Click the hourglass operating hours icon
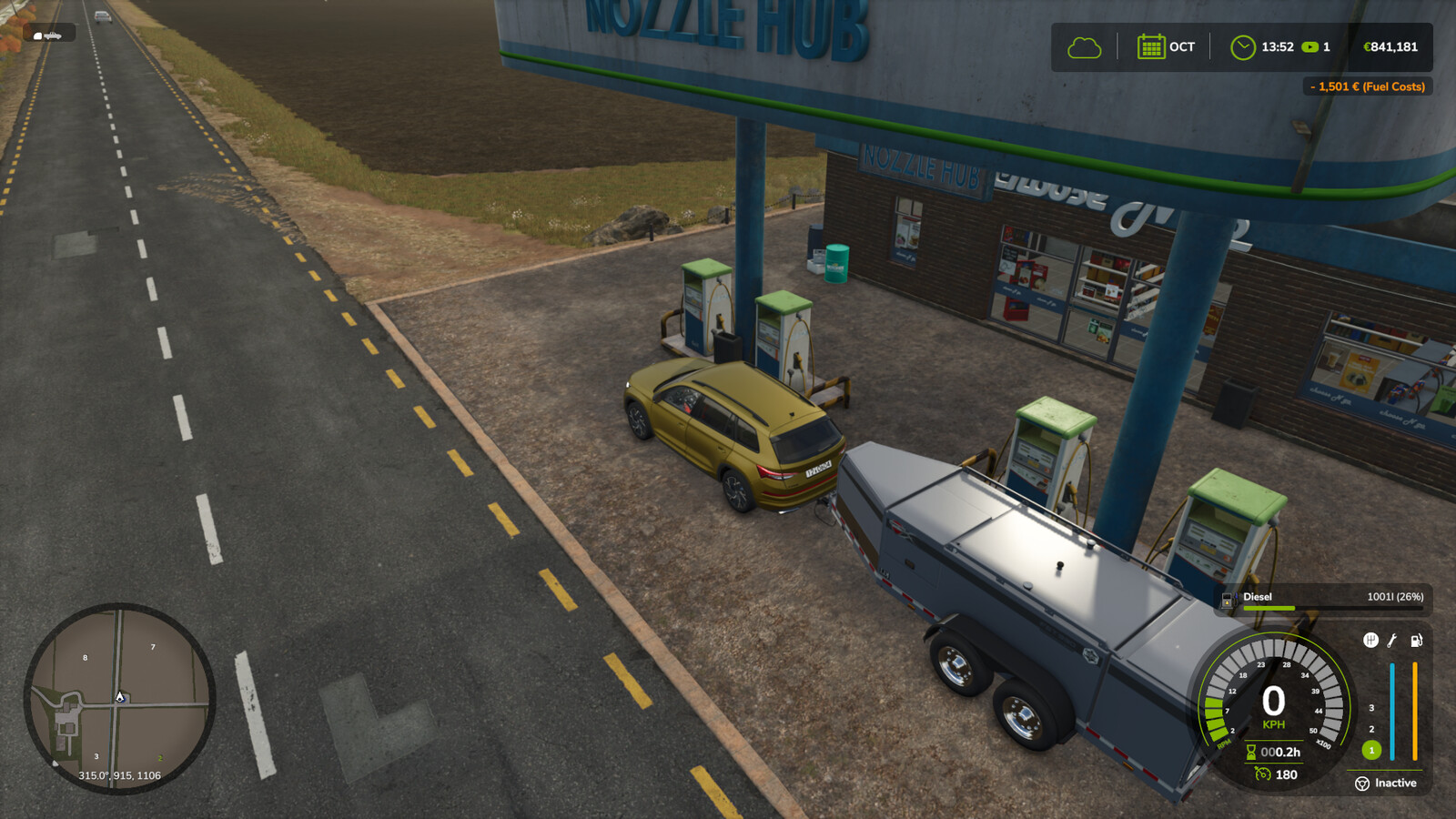The image size is (1456, 819). pos(1253,752)
